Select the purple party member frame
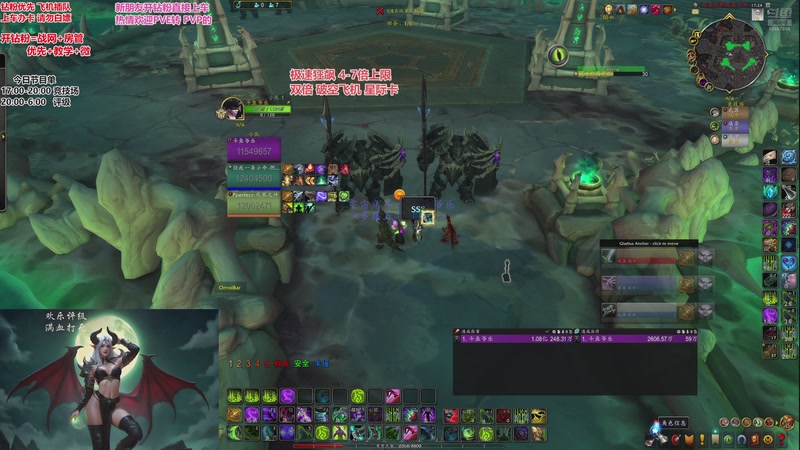 tap(255, 151)
